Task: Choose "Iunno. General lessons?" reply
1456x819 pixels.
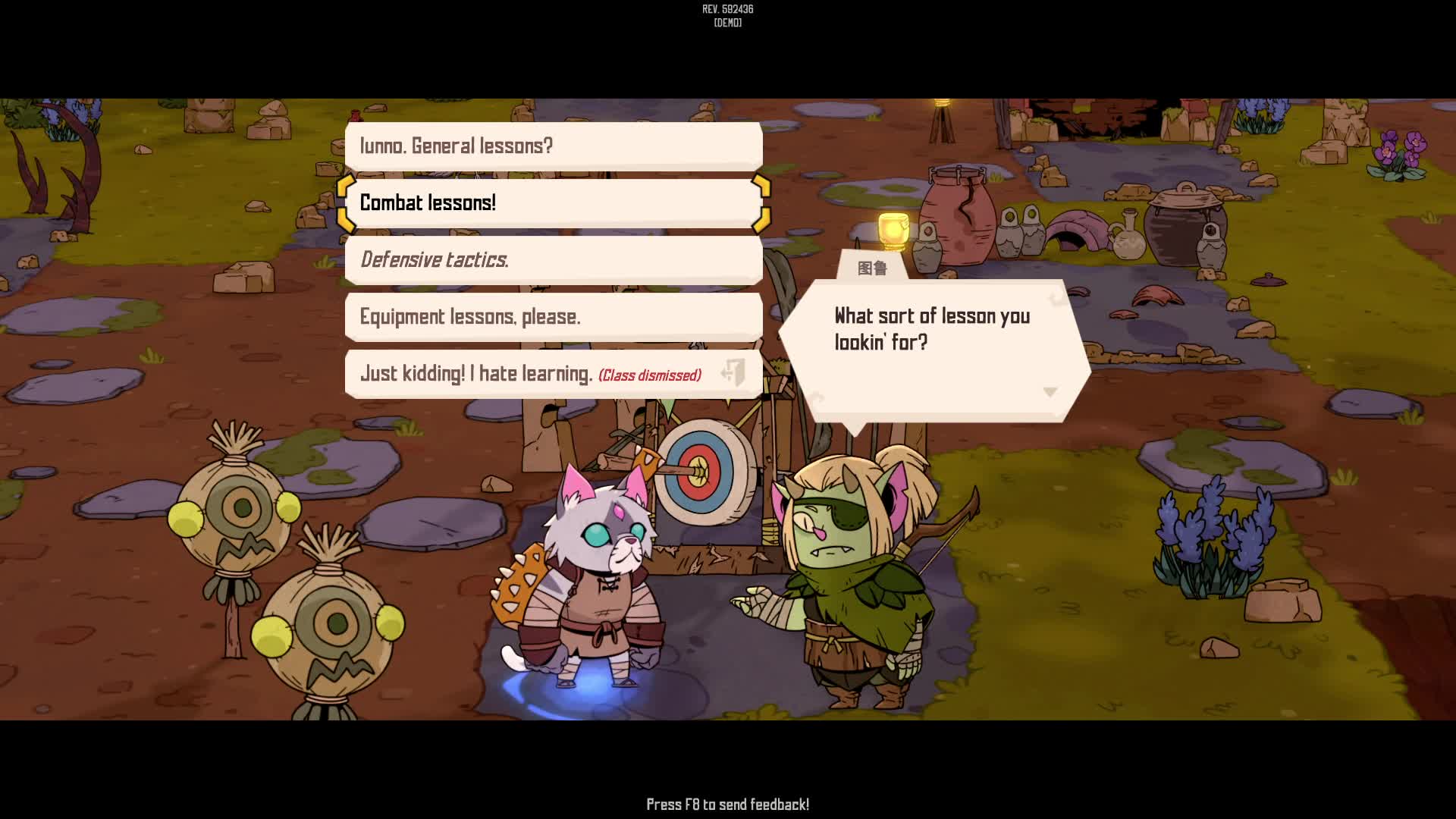Action: [x=554, y=146]
